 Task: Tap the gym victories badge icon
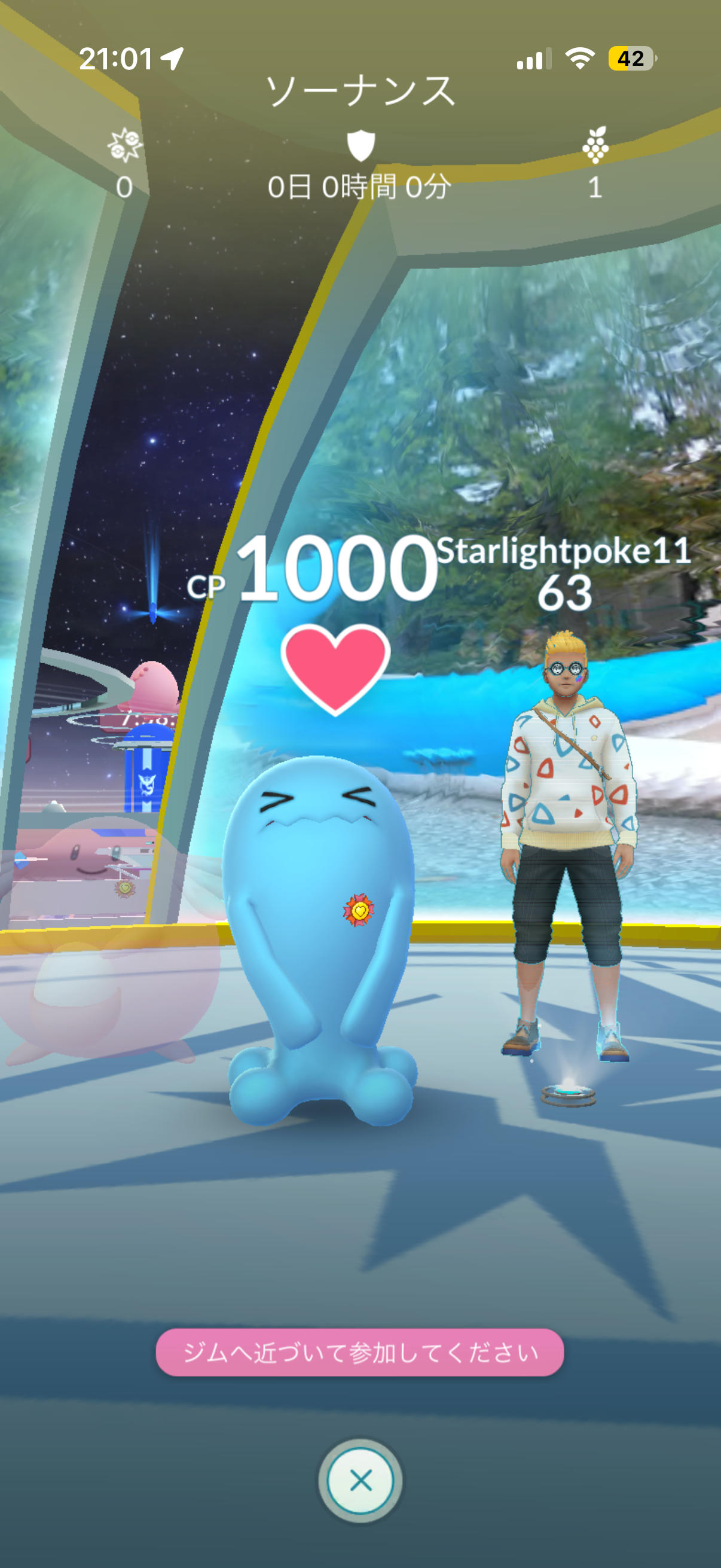coord(125,145)
